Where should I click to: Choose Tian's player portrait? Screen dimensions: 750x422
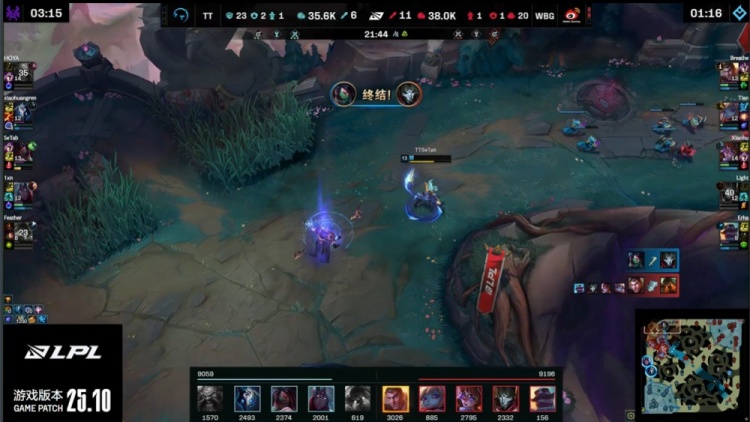point(730,112)
